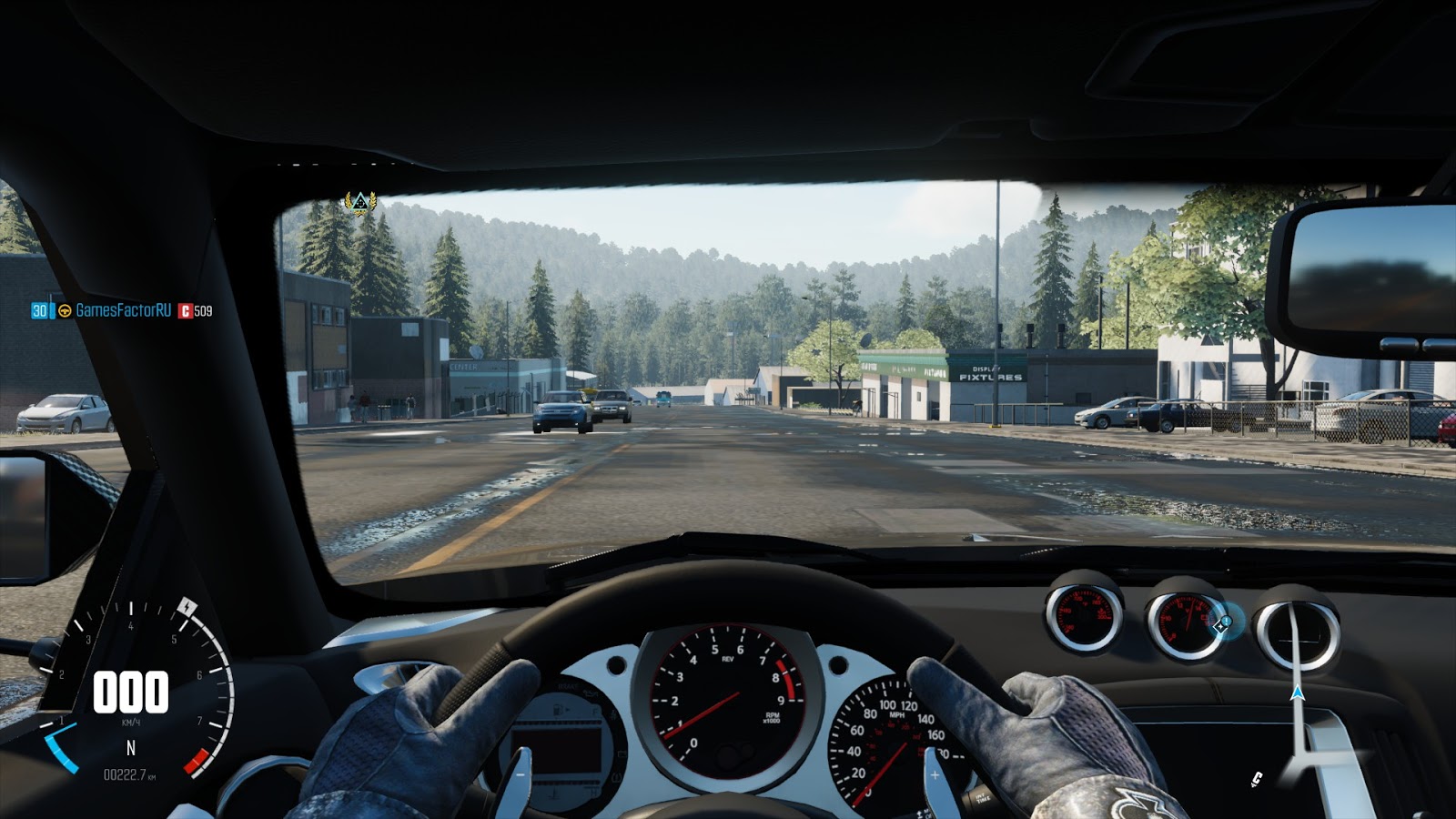Screen dimensions: 1456x819
Task: Click the yellow steering wheel icon
Action: pyautogui.click(x=65, y=311)
